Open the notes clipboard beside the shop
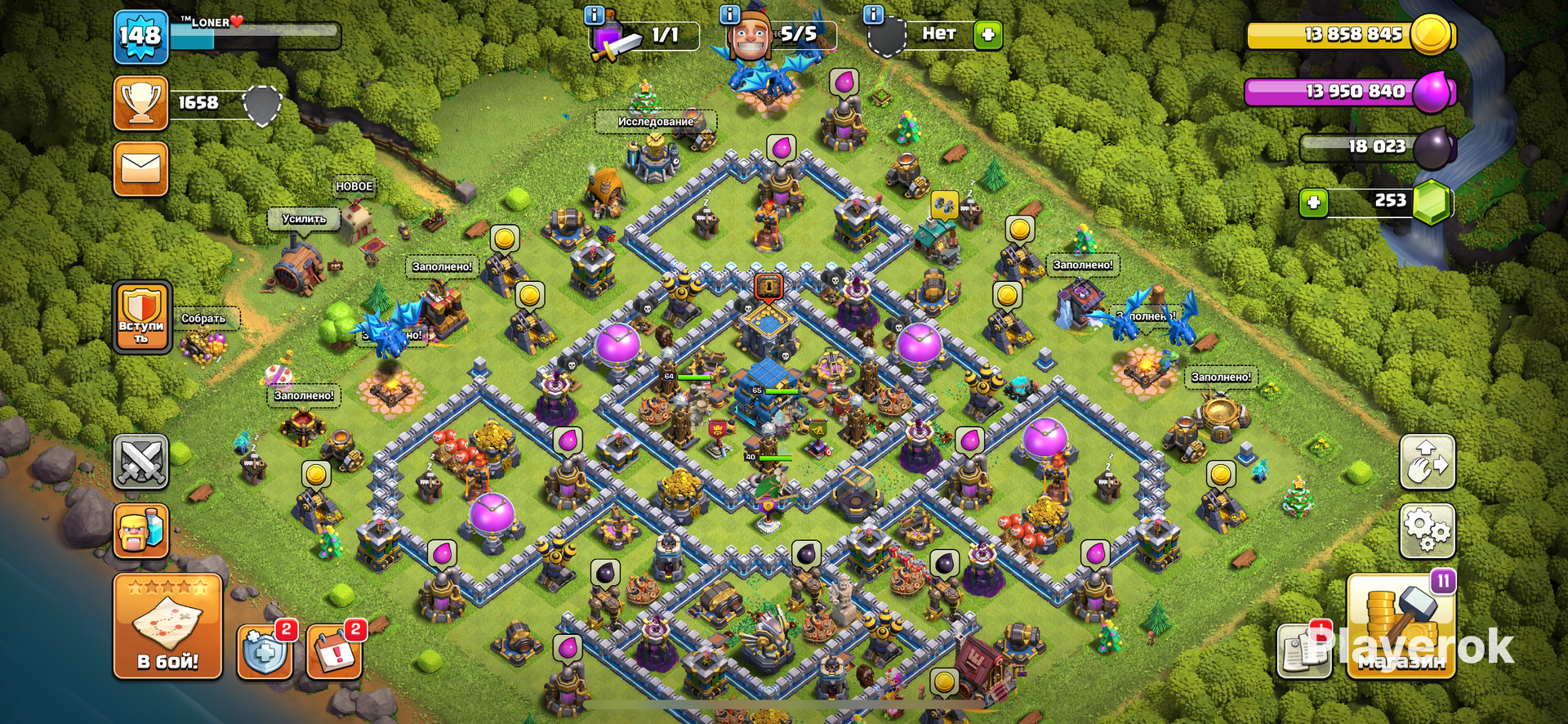The height and width of the screenshot is (724, 1568). 1303,650
